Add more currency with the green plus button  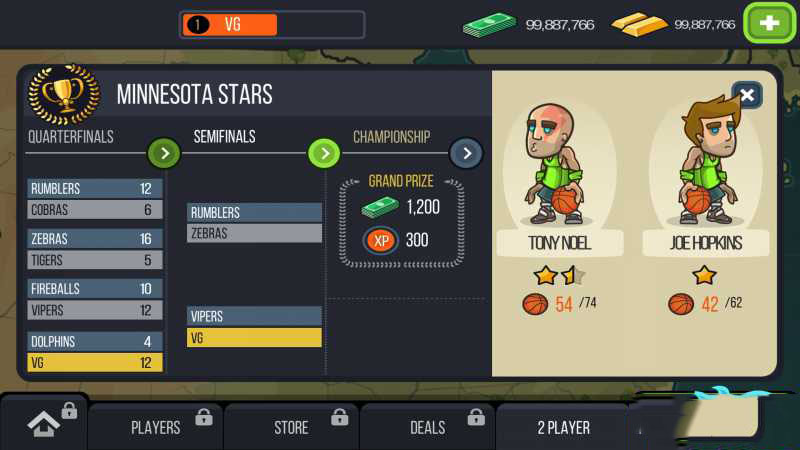pyautogui.click(x=768, y=24)
